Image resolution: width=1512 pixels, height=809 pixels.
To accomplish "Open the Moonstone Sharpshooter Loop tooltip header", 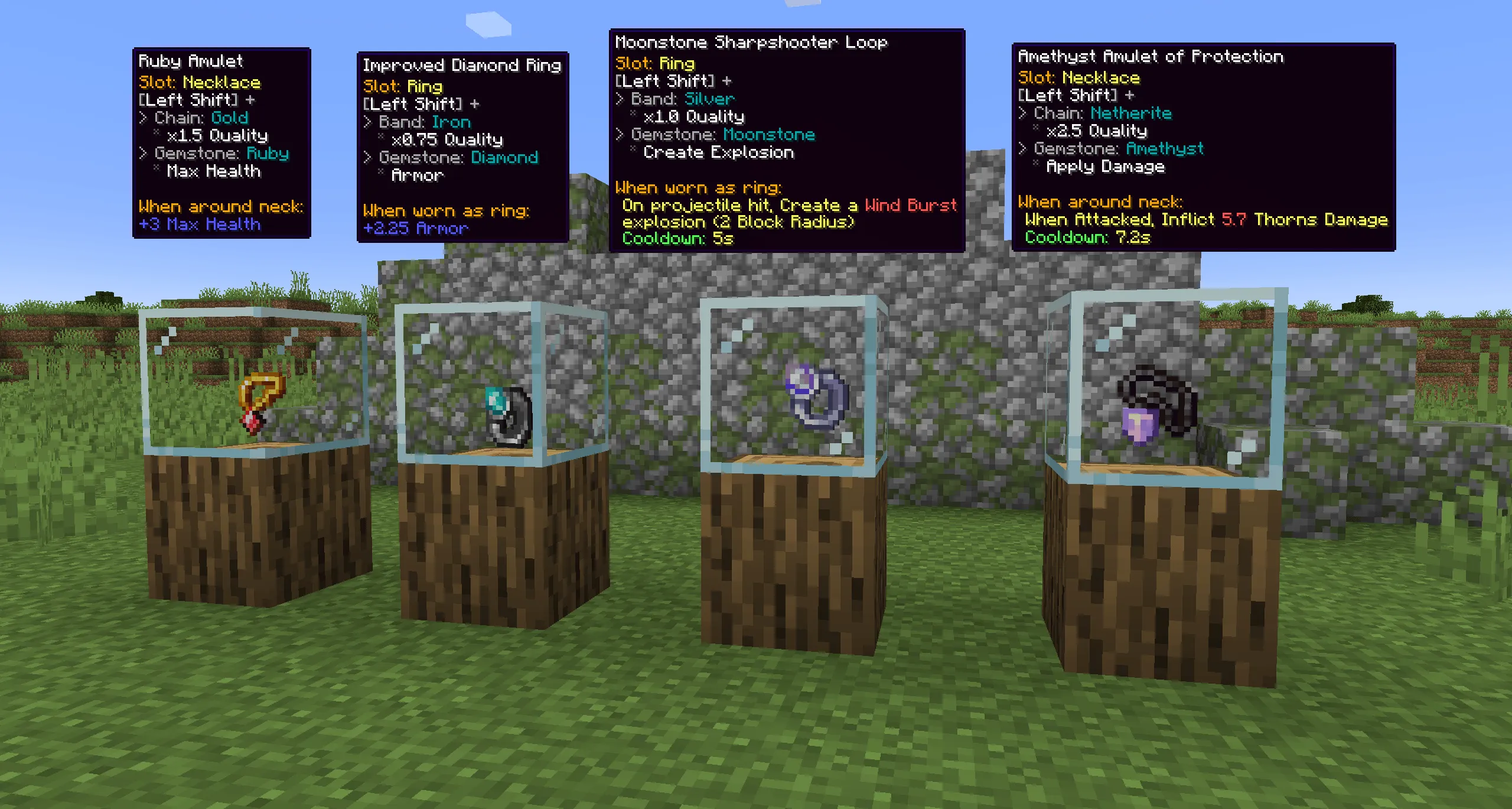I will point(750,42).
